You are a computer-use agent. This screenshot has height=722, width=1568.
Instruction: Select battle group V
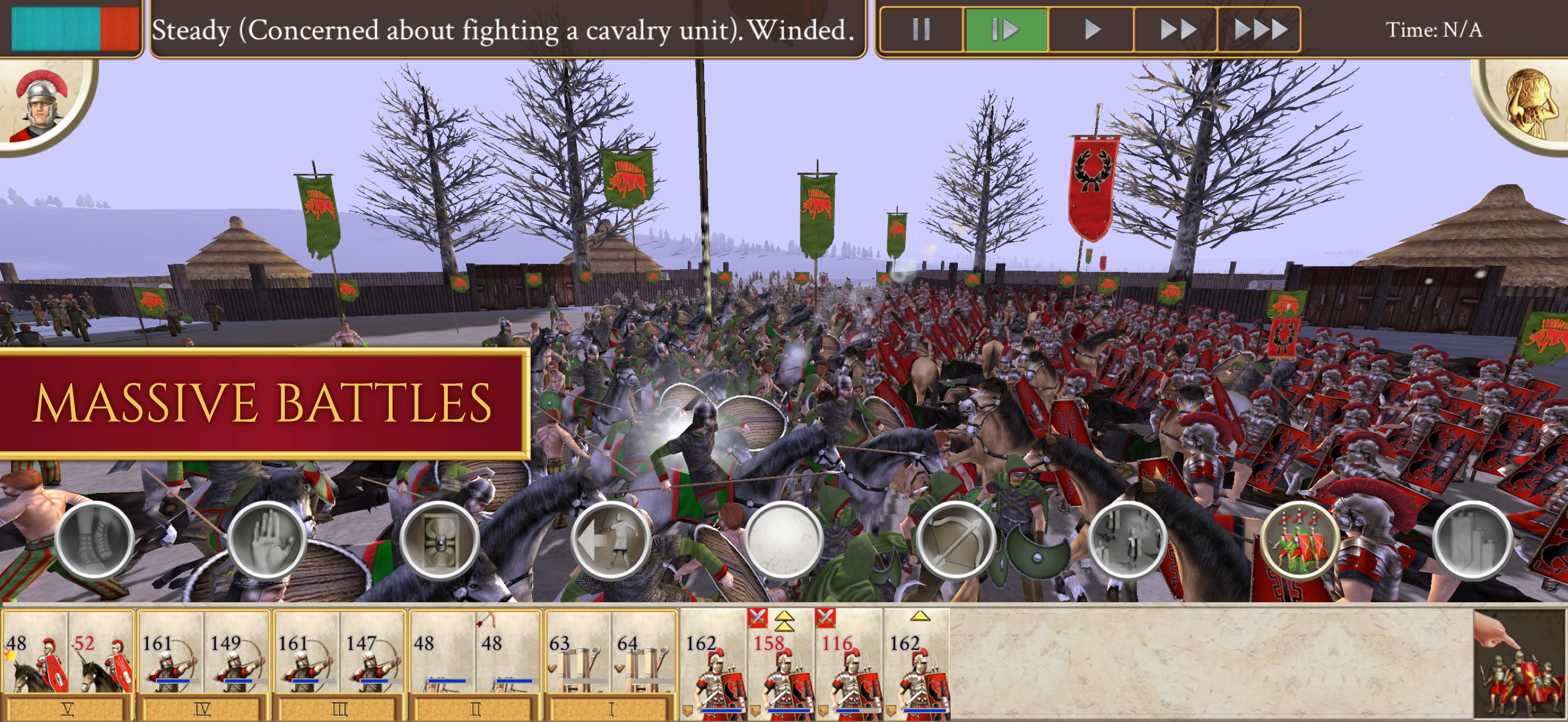click(x=67, y=709)
